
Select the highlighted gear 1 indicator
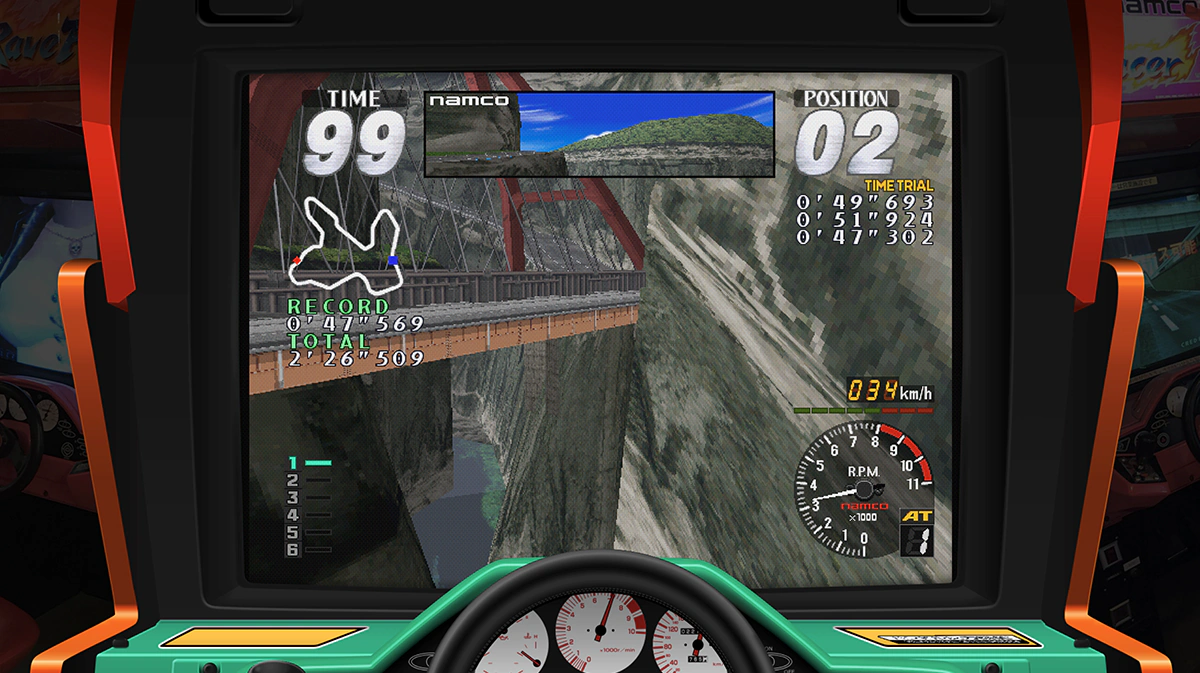pyautogui.click(x=309, y=463)
